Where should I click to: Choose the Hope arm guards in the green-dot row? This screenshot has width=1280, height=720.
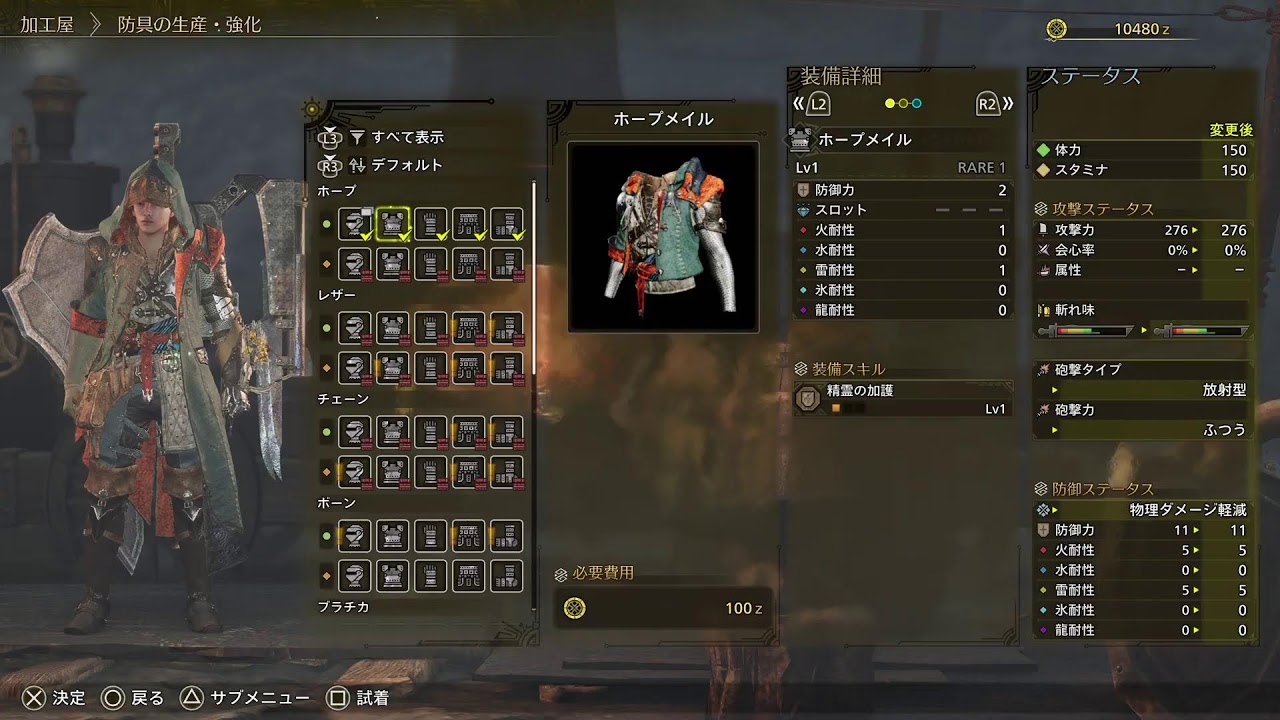pos(430,224)
